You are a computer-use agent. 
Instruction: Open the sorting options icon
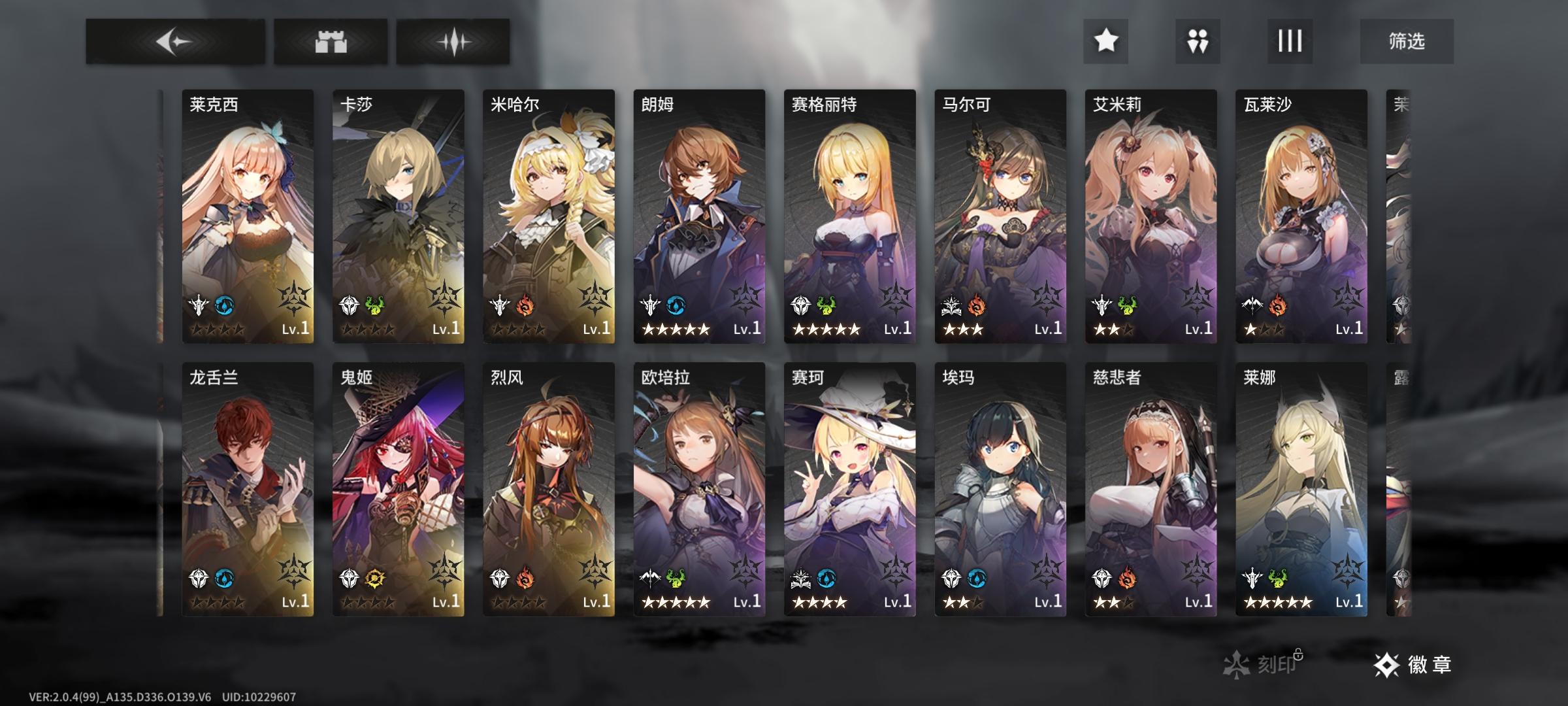pyautogui.click(x=1197, y=41)
